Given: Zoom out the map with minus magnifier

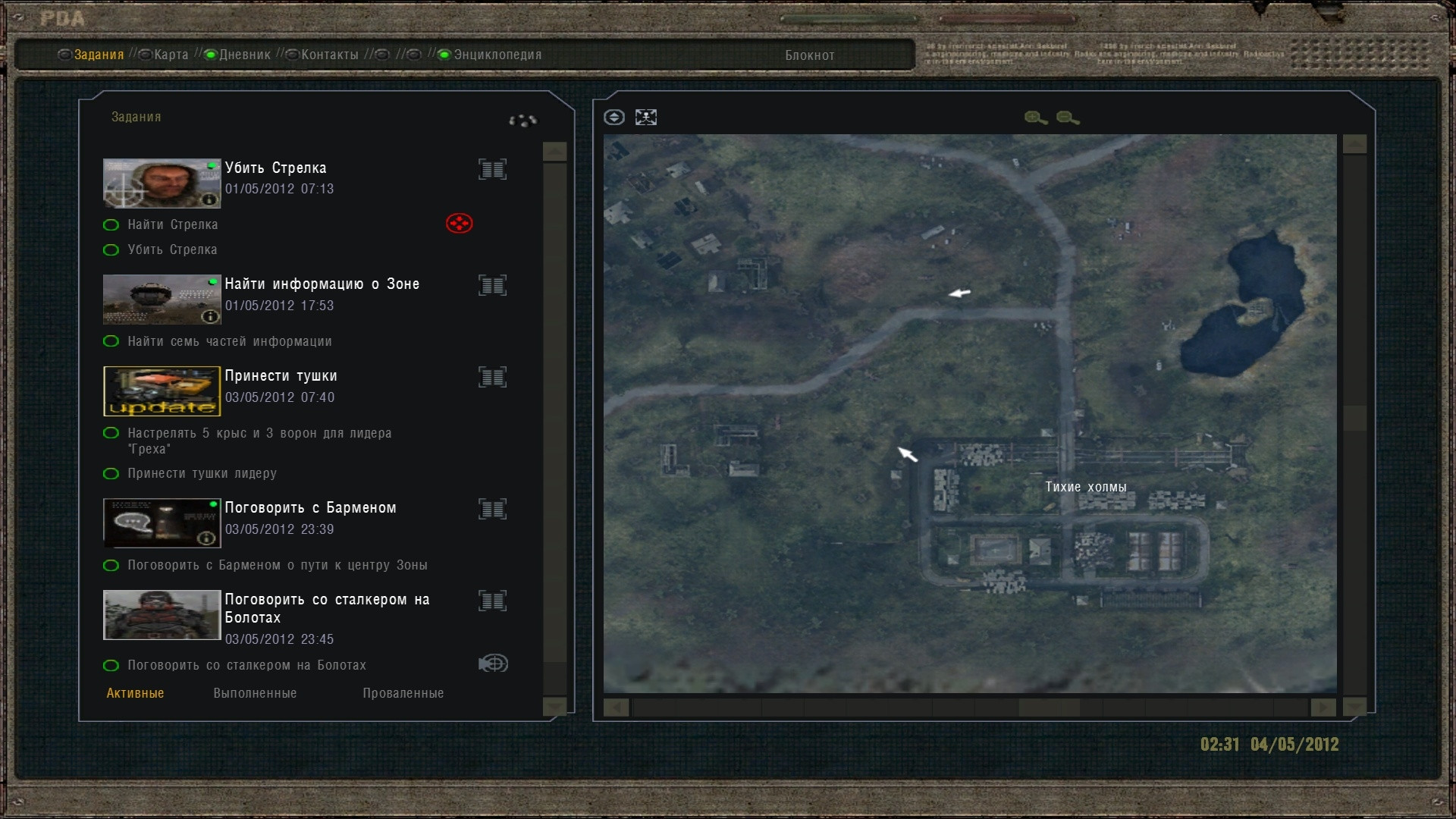Looking at the screenshot, I should click(1067, 118).
